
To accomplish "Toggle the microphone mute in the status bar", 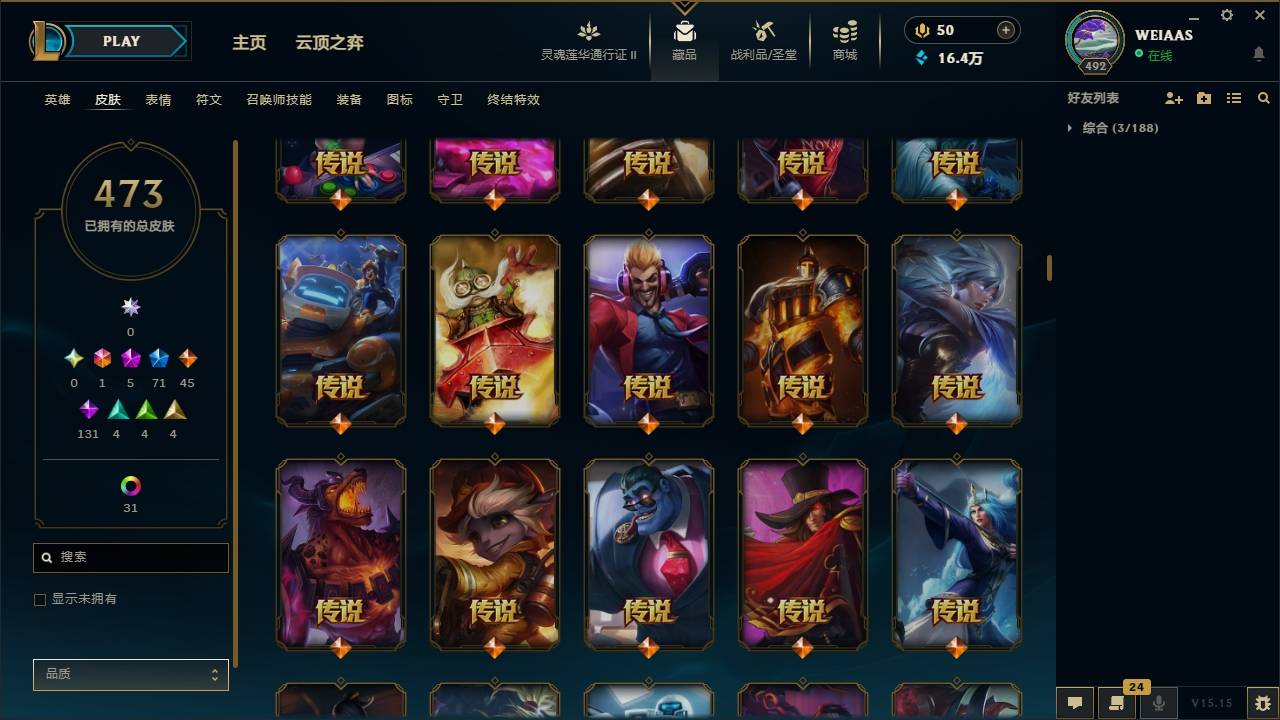I will click(1160, 703).
